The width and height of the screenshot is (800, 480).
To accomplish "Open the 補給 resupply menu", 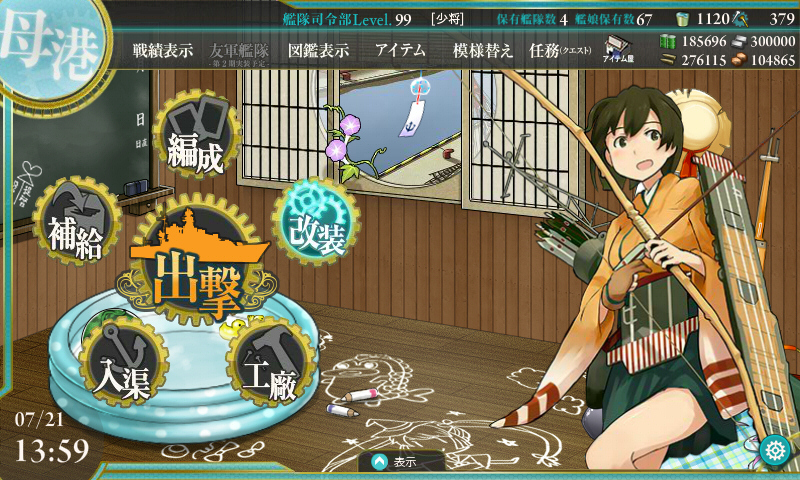I will click(x=75, y=231).
